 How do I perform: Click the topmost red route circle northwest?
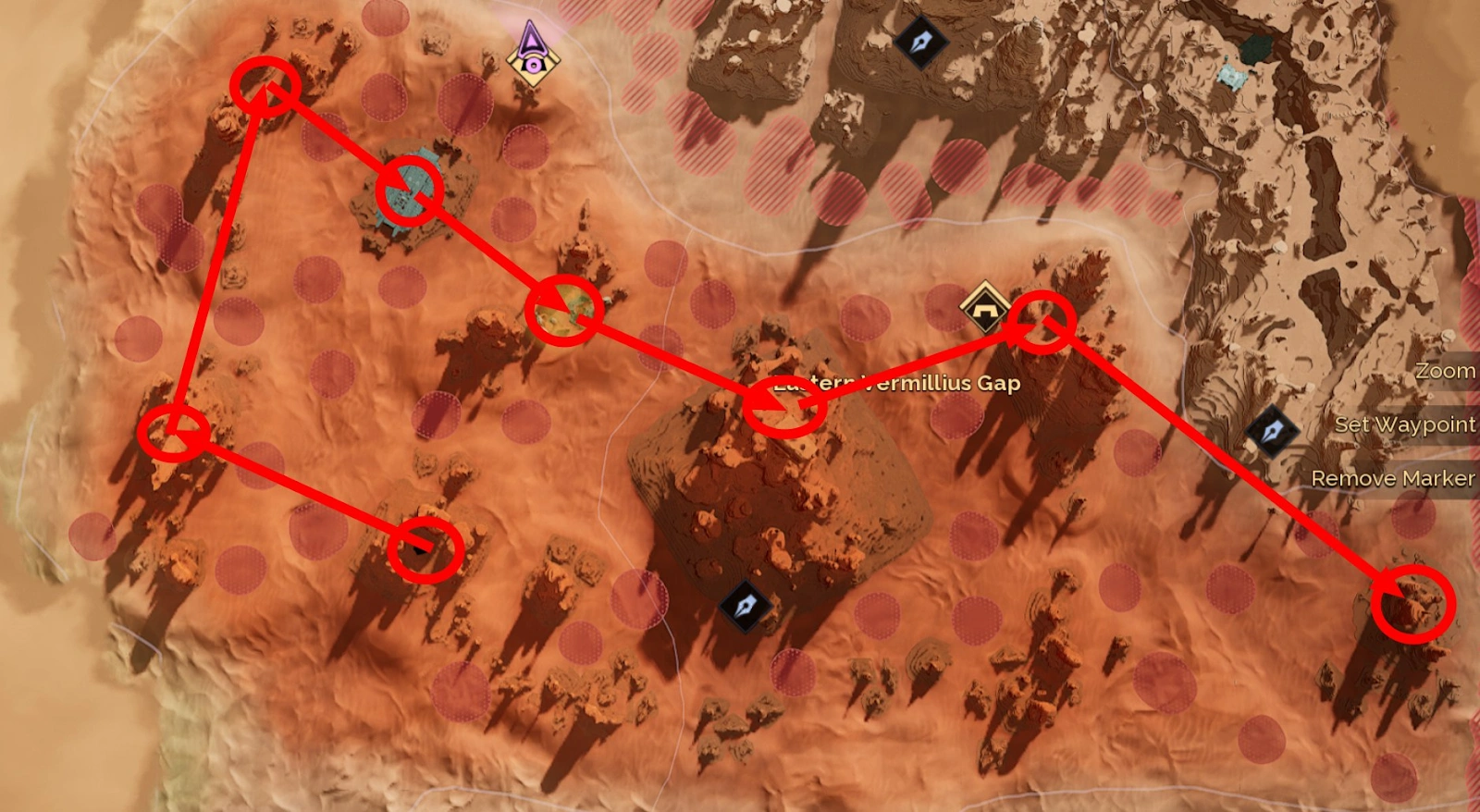click(x=264, y=87)
